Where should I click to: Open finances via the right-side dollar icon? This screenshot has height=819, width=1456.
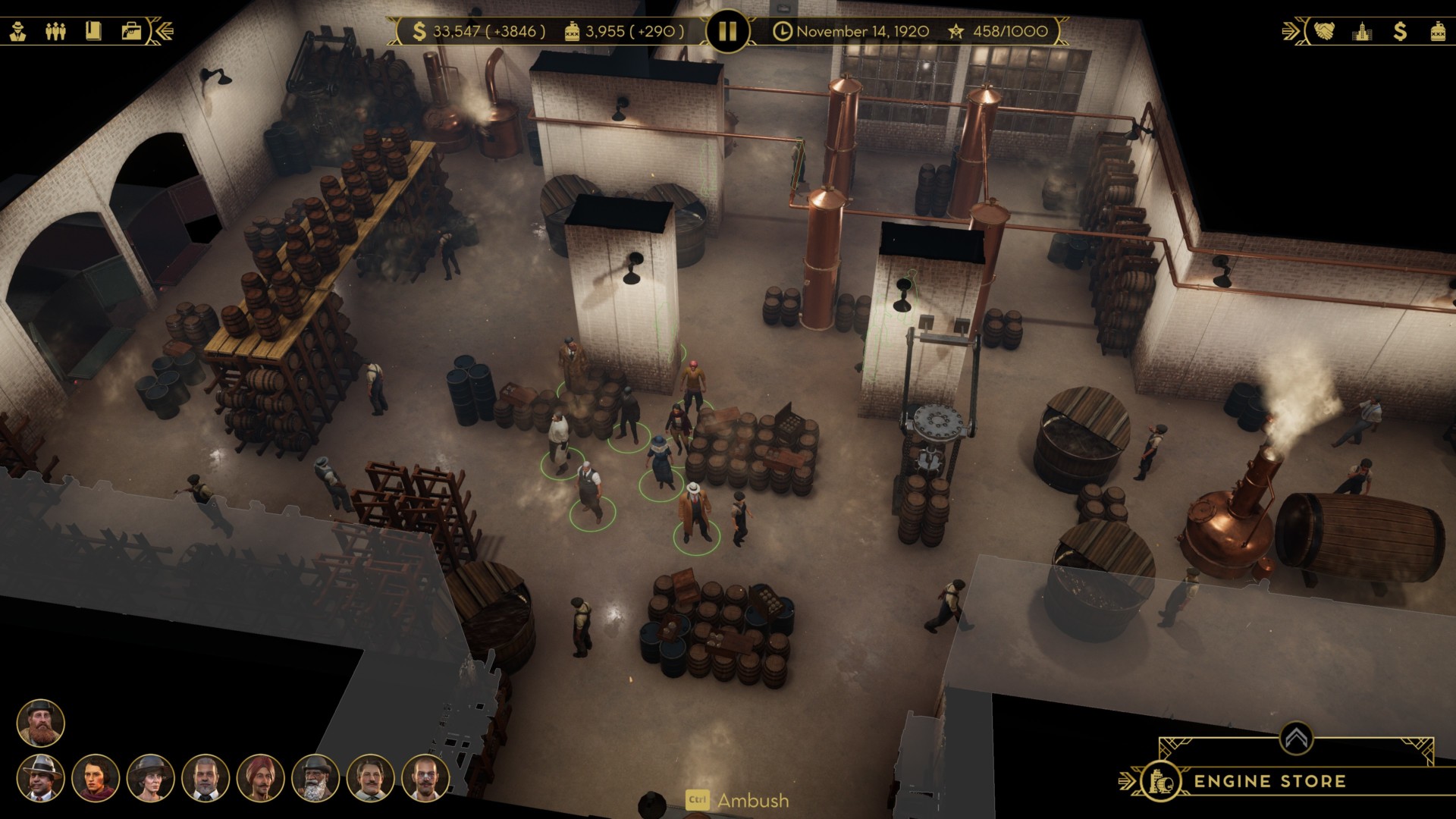(1400, 31)
